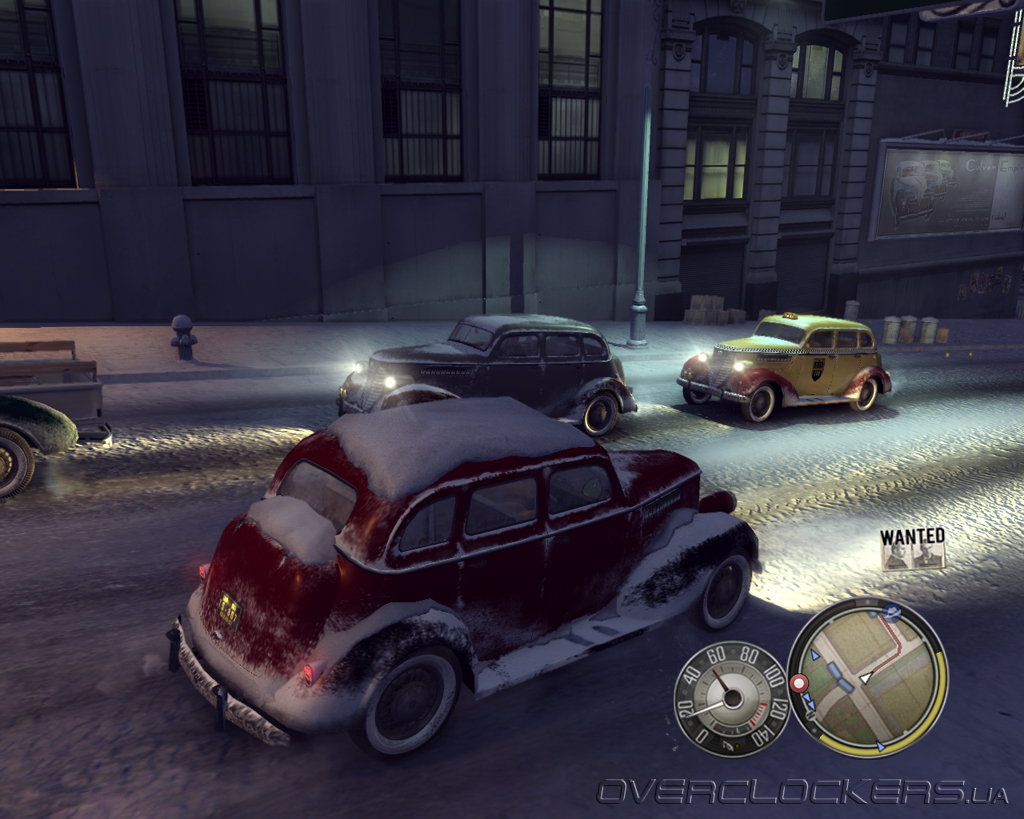
Task: Click the speedometer gauge
Action: pyautogui.click(x=731, y=698)
